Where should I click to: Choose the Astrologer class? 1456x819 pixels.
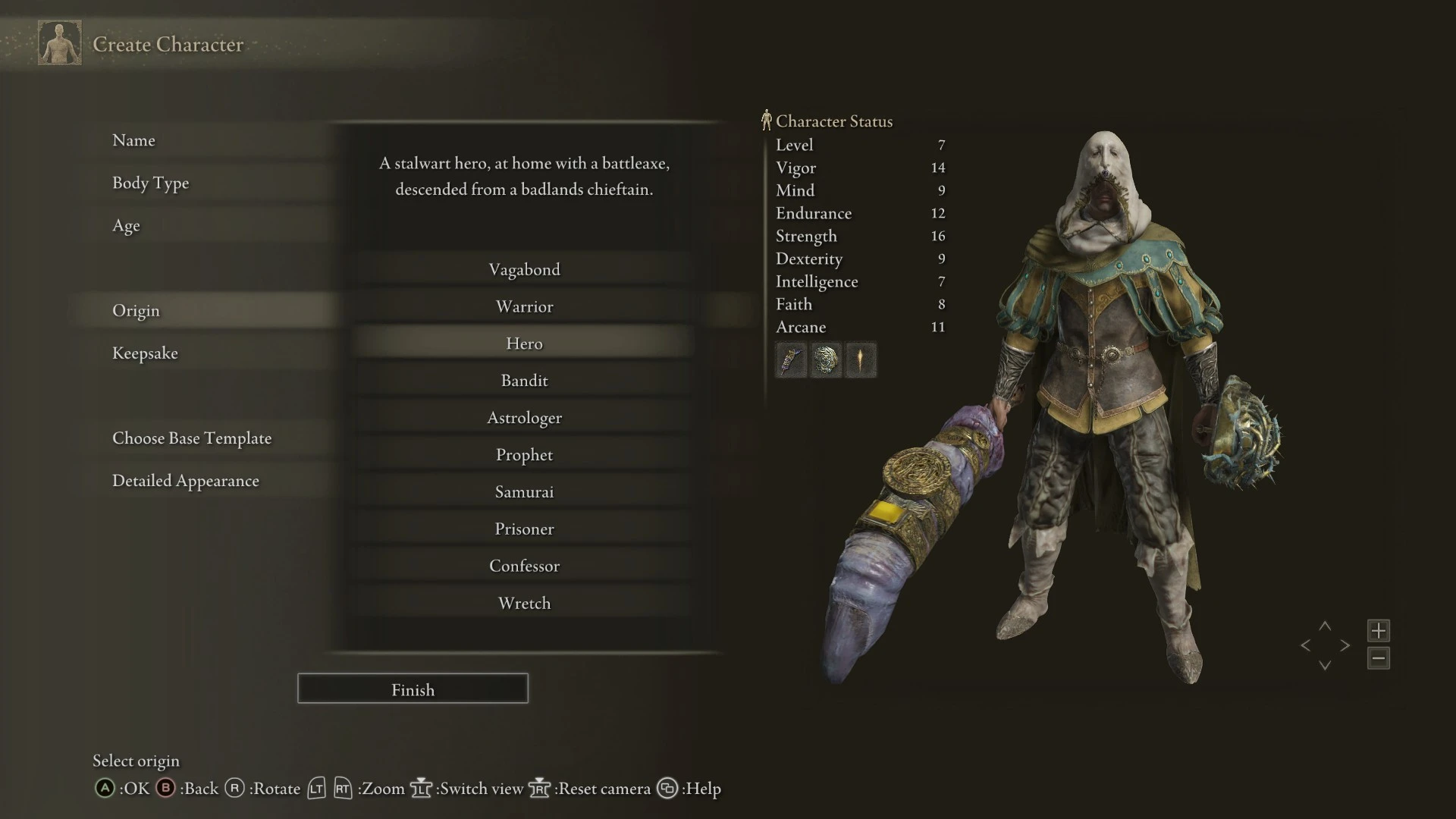click(x=524, y=417)
